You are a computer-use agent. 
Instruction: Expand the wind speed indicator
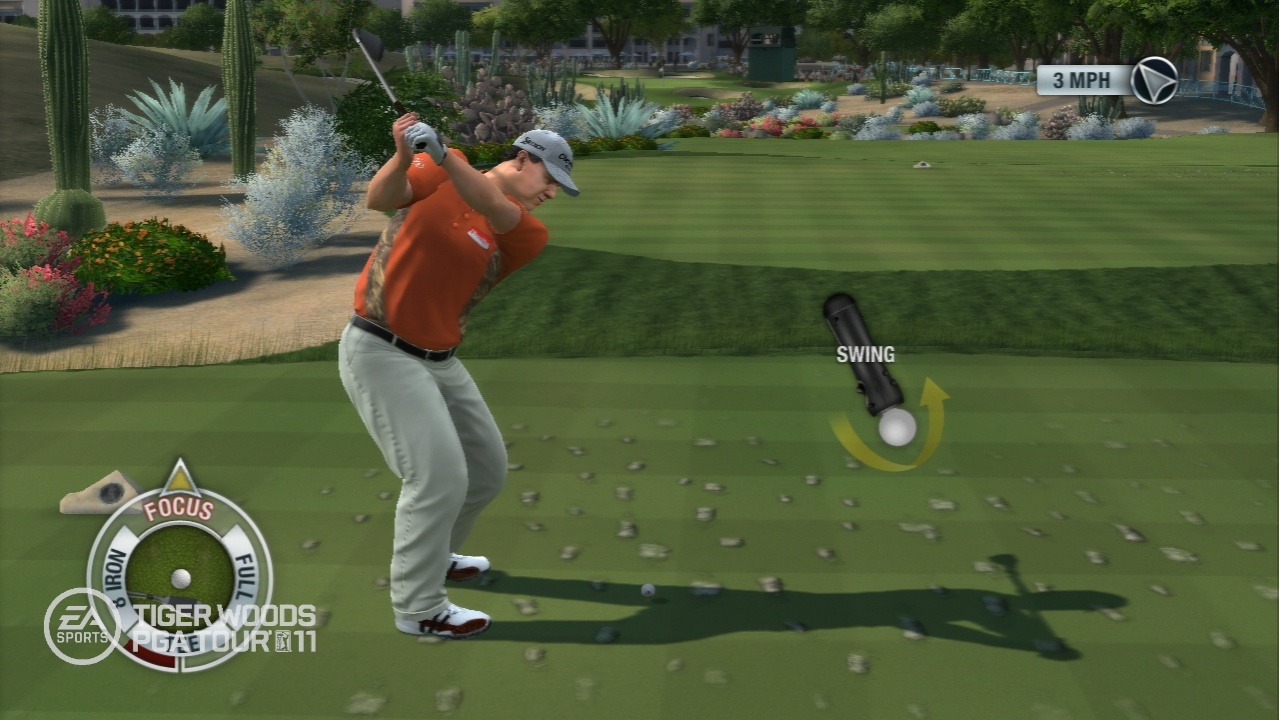tap(1080, 78)
